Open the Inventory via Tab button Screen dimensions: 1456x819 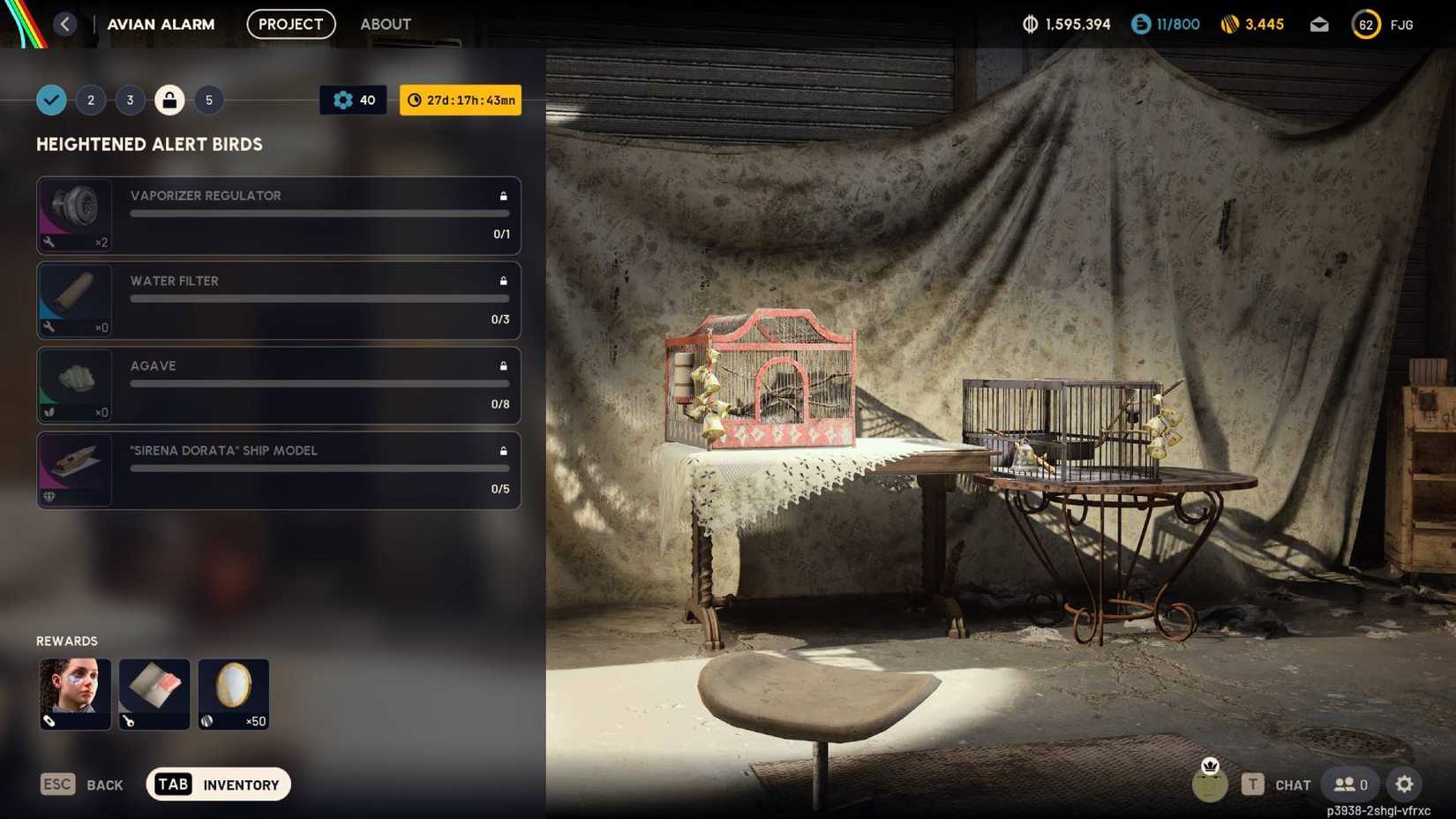[217, 784]
